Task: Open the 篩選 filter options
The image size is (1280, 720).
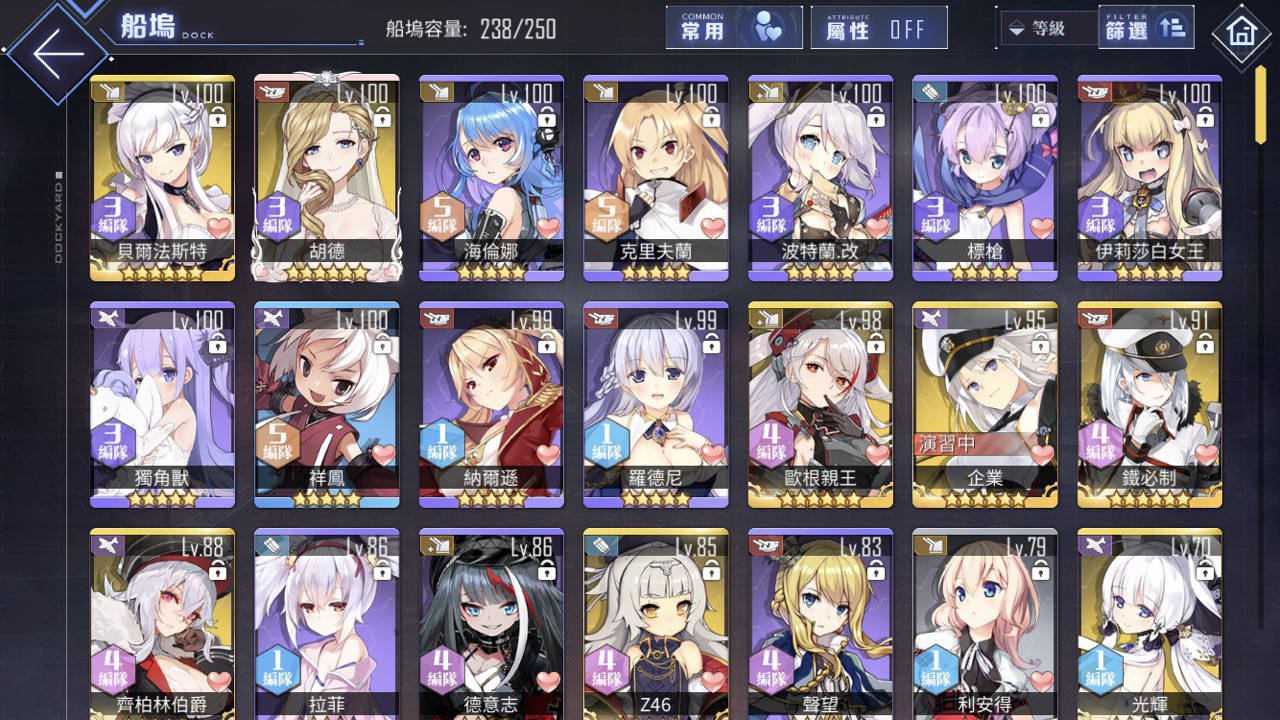Action: click(1146, 29)
